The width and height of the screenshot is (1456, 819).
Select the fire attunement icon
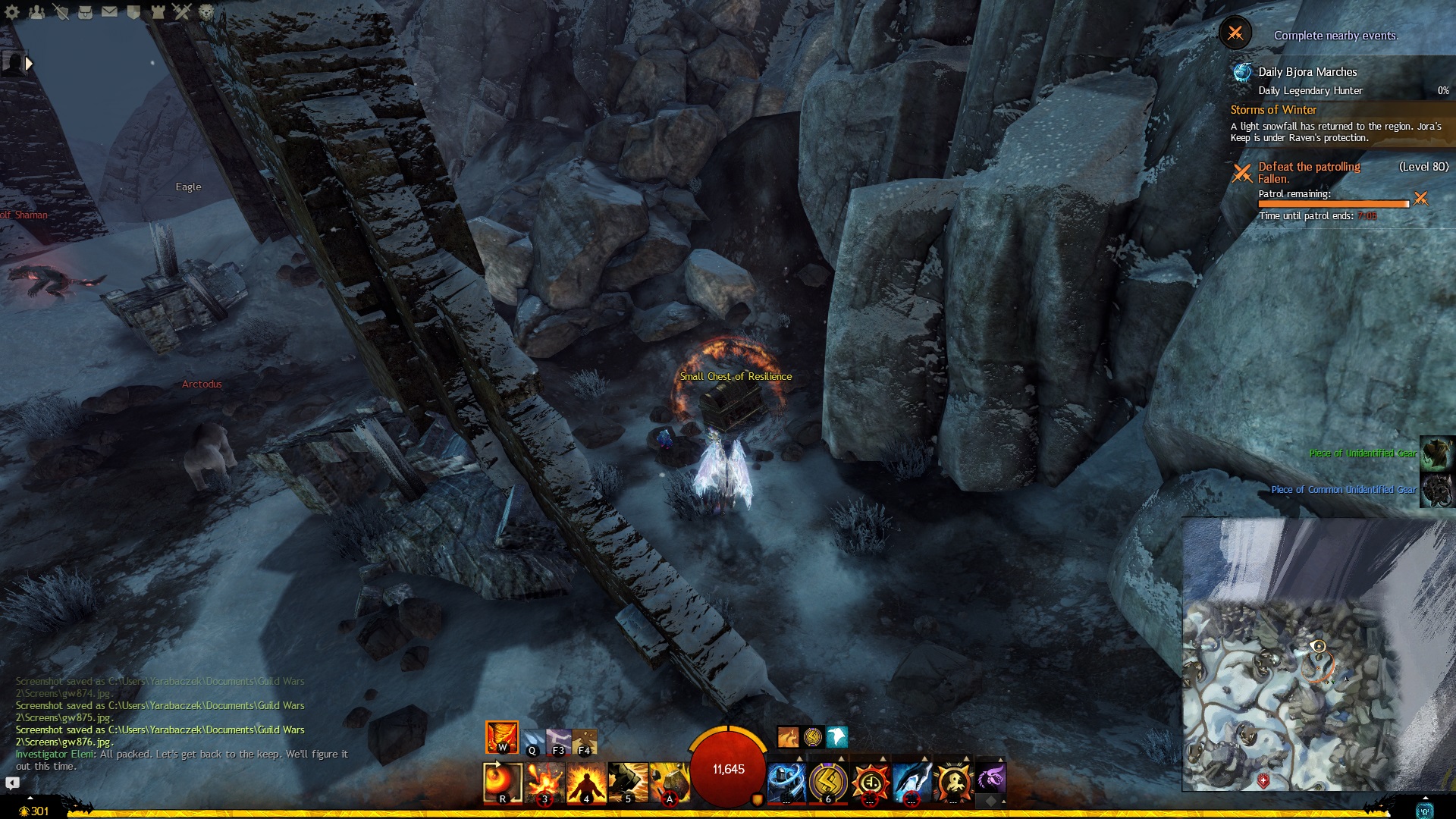pyautogui.click(x=502, y=737)
